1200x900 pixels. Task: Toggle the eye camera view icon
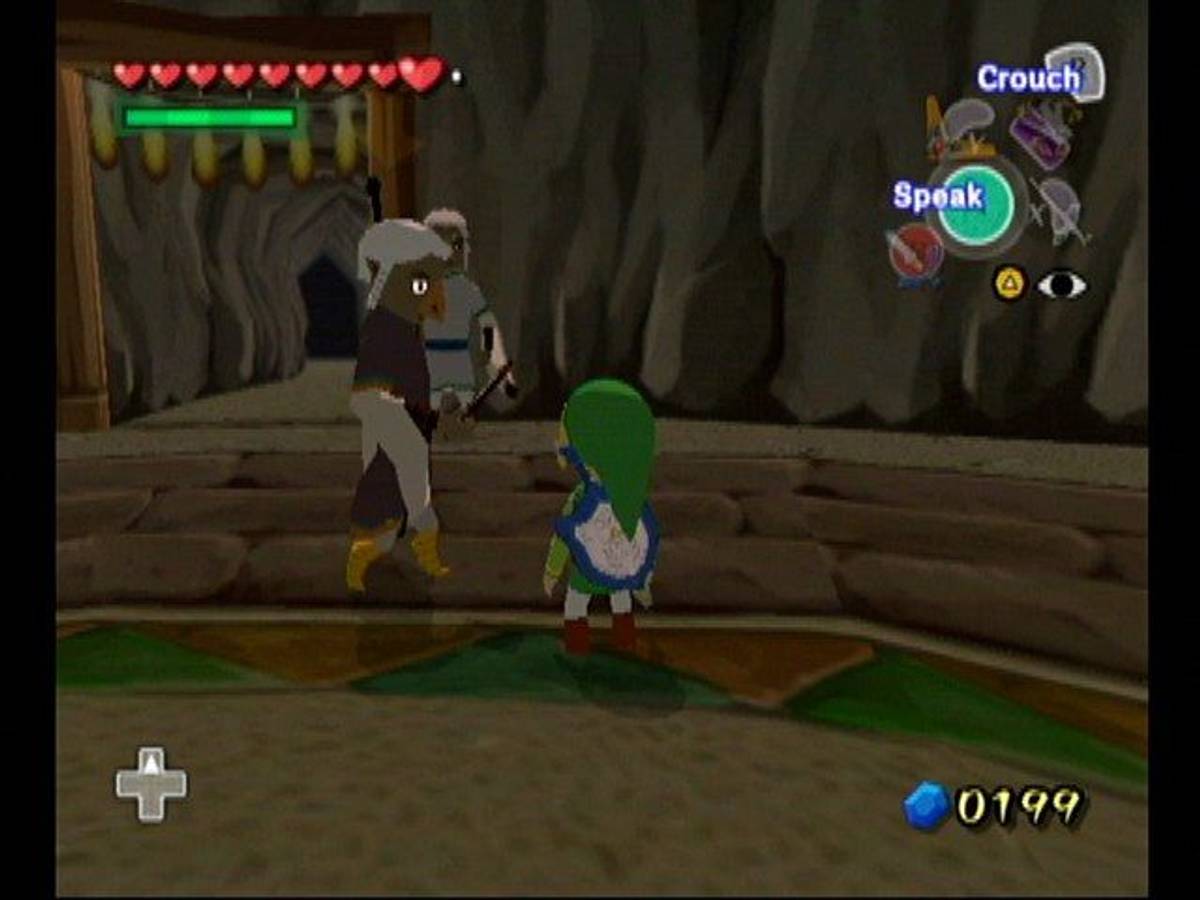tap(1061, 285)
